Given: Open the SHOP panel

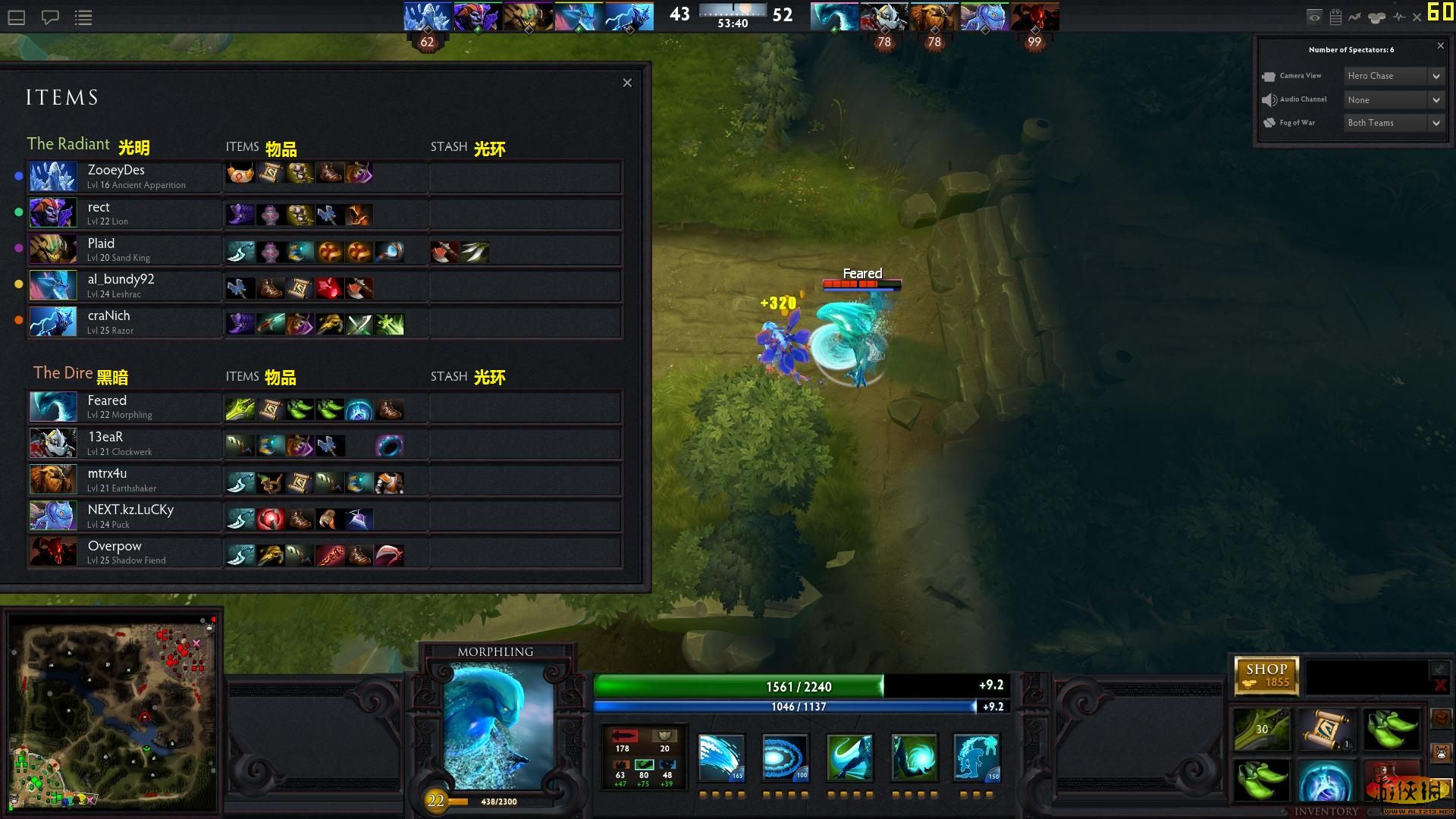Looking at the screenshot, I should 1266,675.
